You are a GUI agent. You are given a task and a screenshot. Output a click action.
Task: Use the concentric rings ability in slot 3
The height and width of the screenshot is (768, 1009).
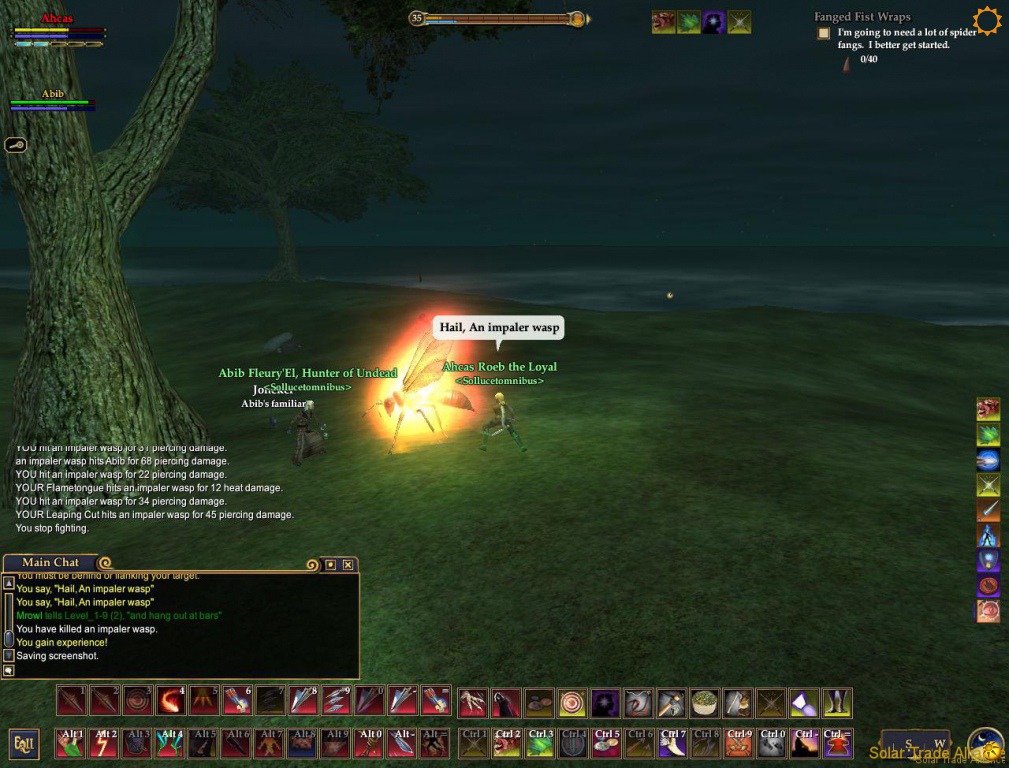(138, 701)
